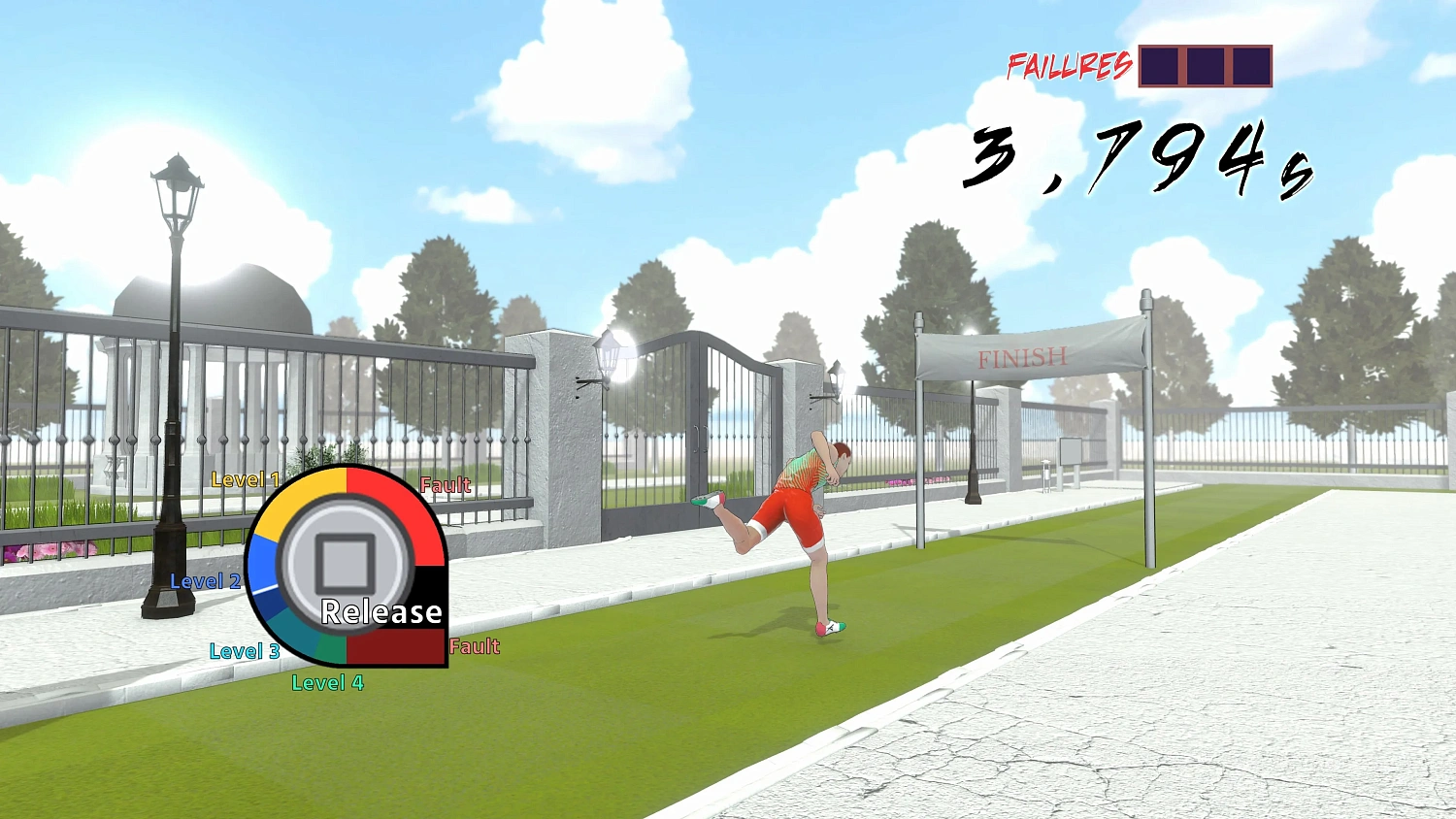
Task: Click the Level 4 text label
Action: [328, 683]
